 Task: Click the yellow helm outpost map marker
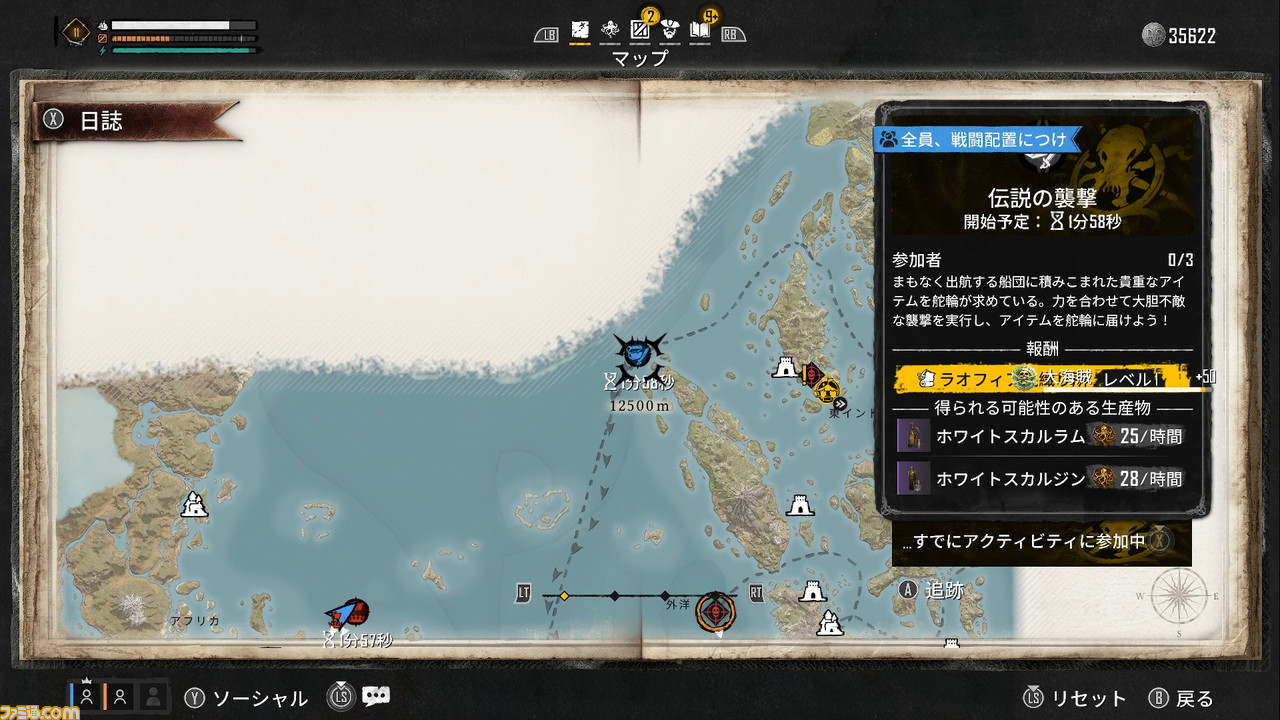tap(825, 388)
